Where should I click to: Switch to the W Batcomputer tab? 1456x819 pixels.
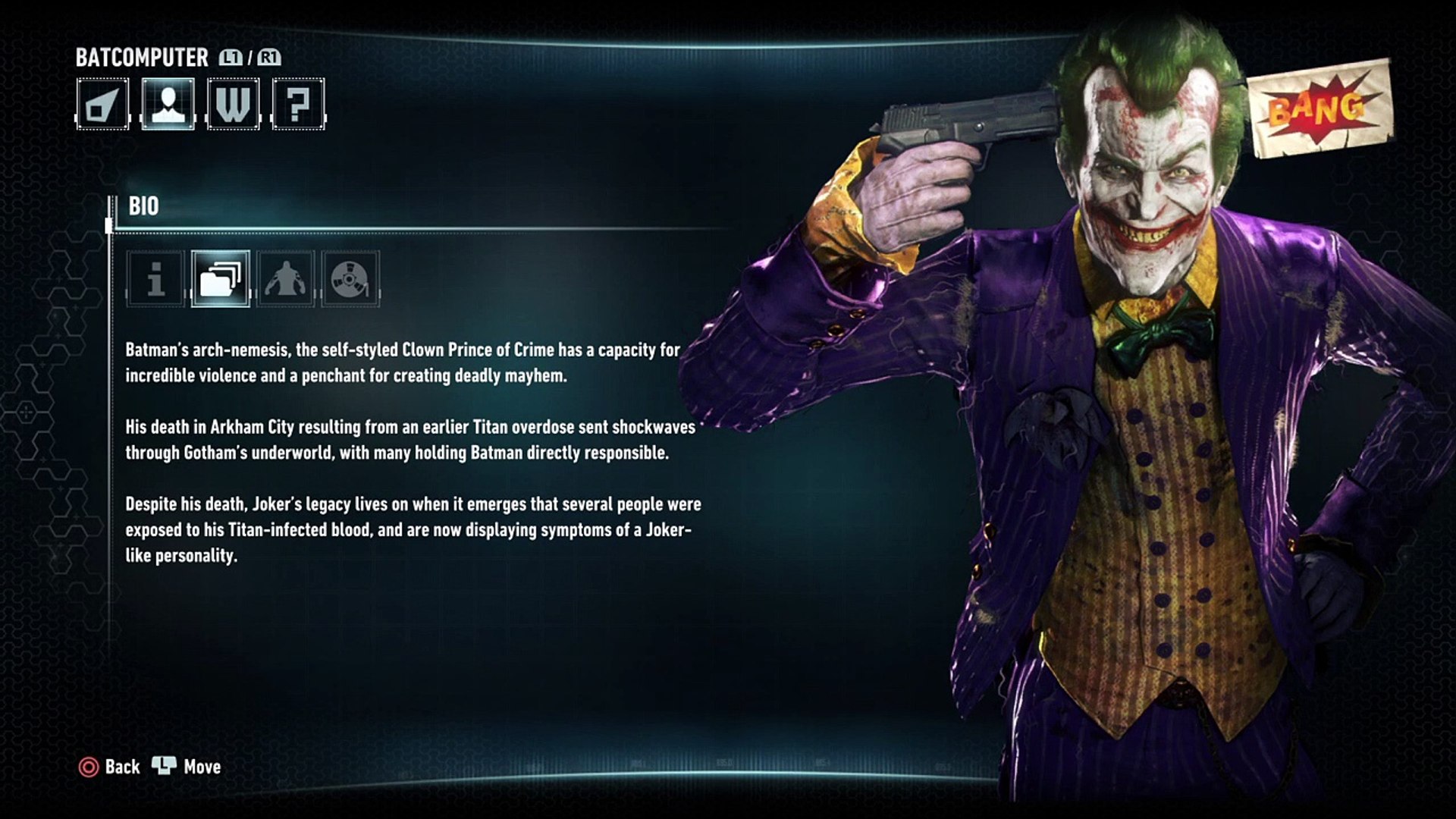tap(233, 104)
